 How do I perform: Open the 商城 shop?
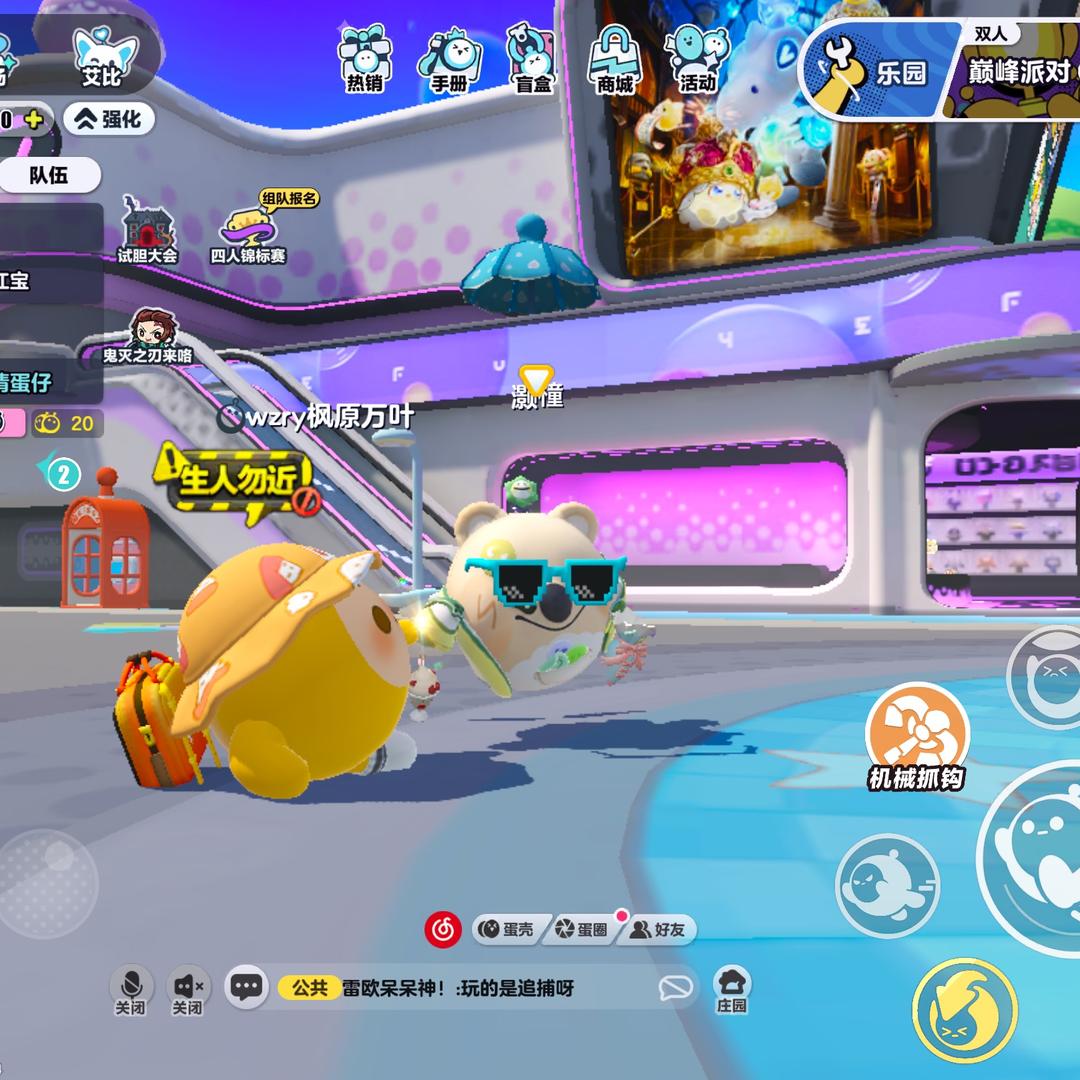(615, 59)
